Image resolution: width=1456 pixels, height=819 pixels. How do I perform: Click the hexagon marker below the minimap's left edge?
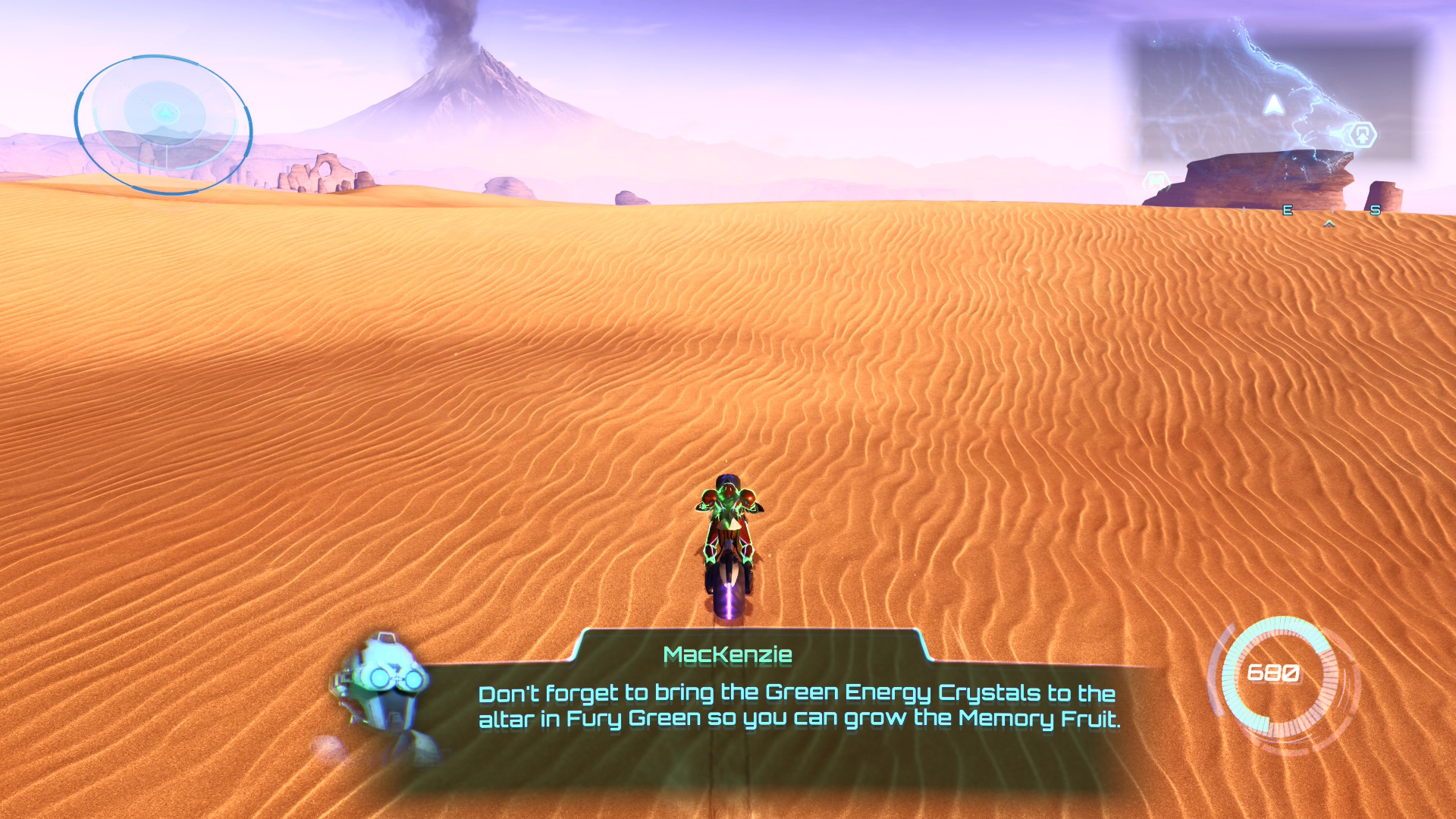(x=1156, y=181)
